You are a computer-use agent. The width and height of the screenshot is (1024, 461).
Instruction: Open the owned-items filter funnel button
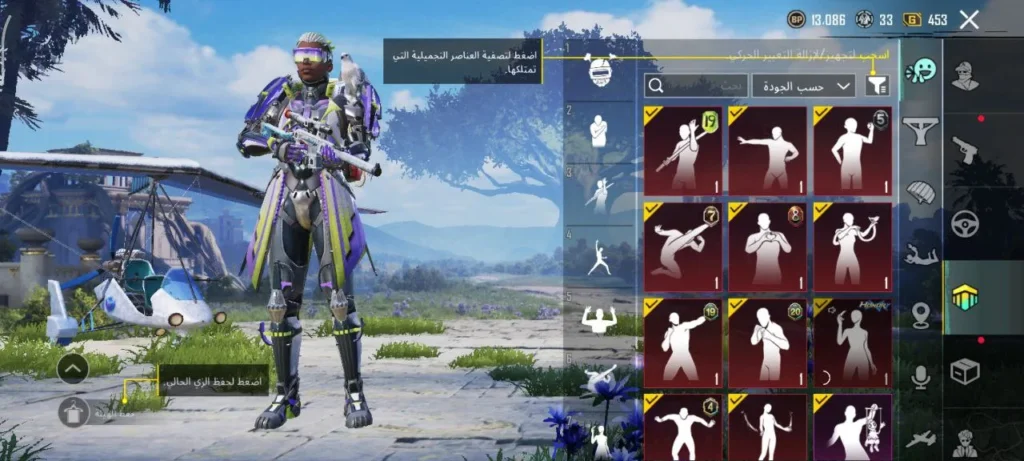[878, 85]
